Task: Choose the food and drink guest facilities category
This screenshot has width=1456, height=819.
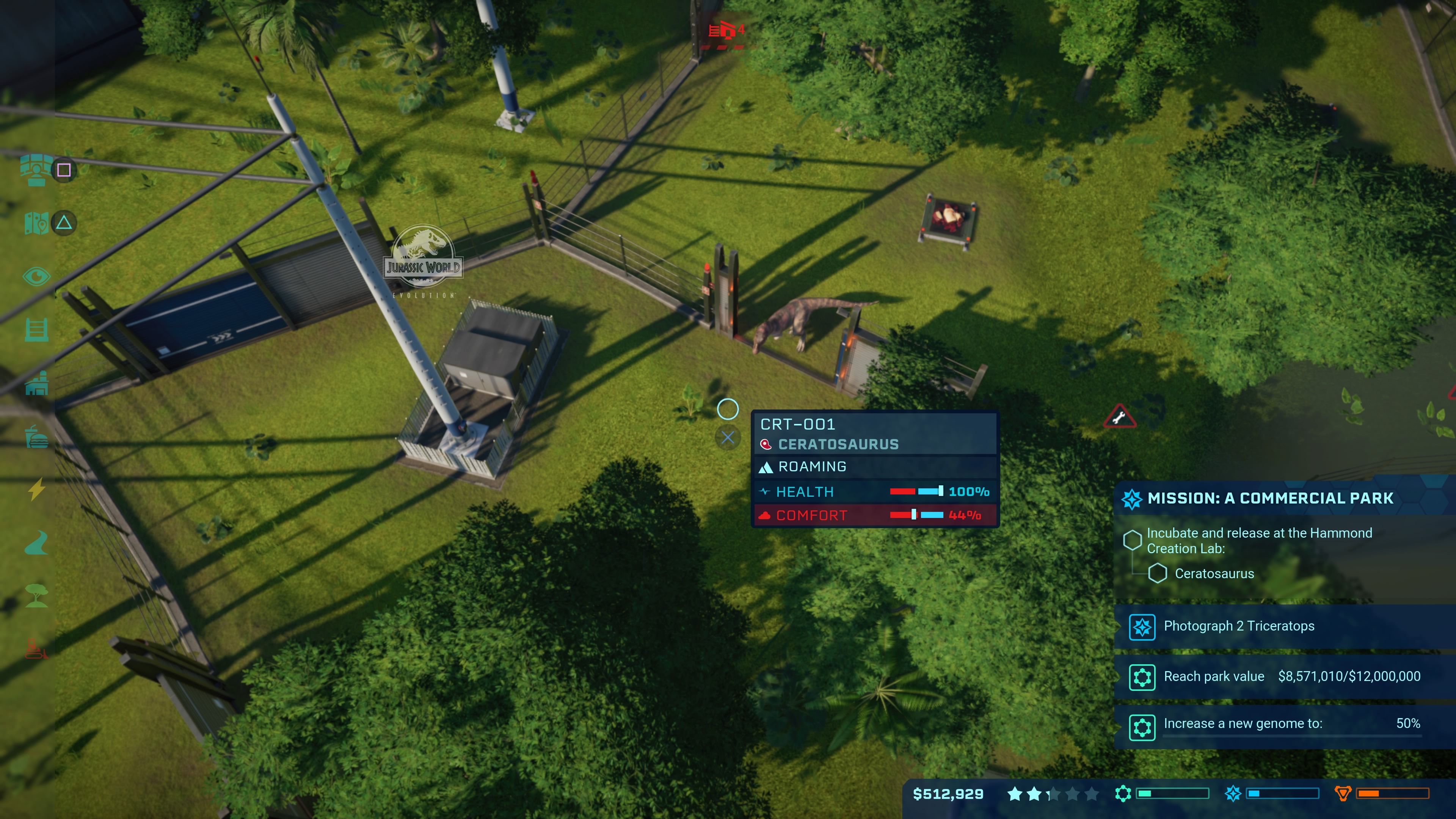Action: coord(36,437)
